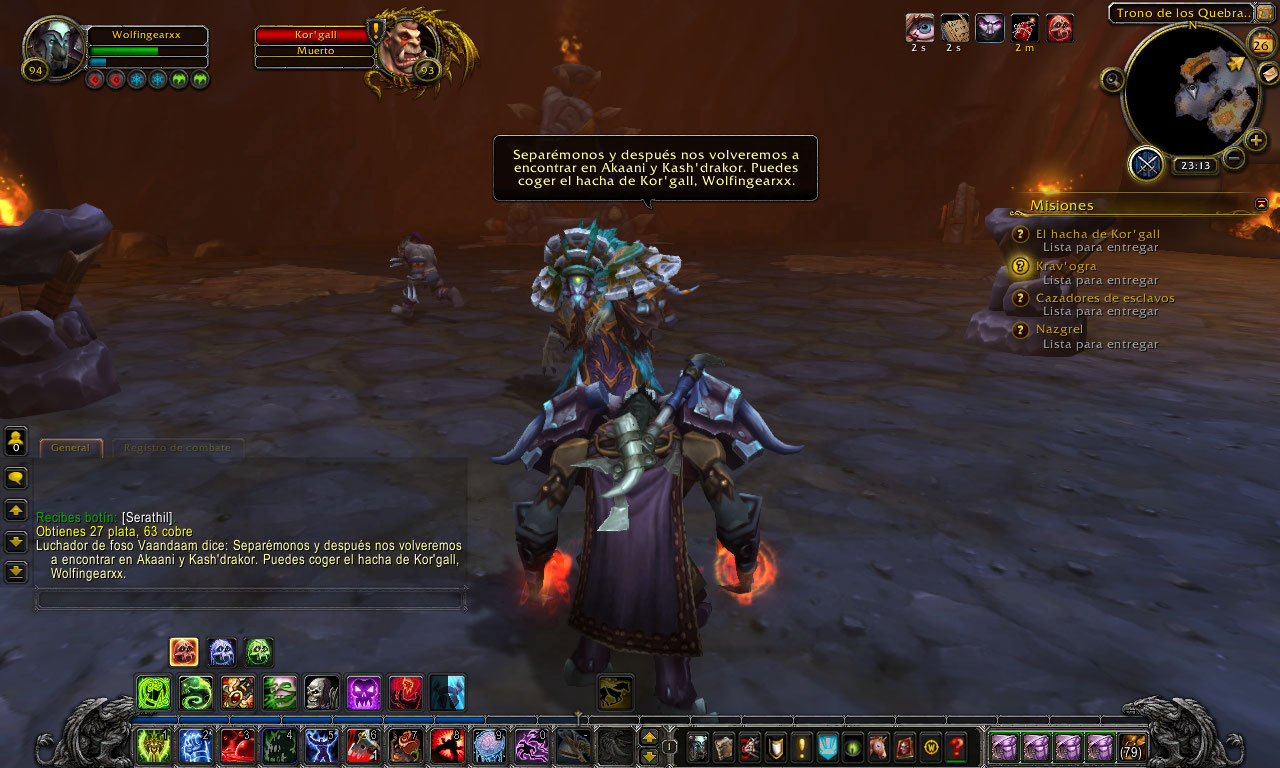1280x768 pixels.
Task: Select the Nazgrel quest entry
Action: [1059, 329]
